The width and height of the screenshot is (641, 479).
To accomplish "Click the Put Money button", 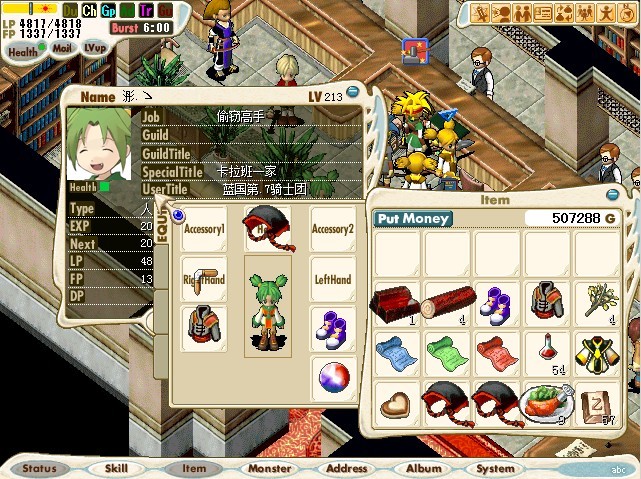I will pos(413,219).
